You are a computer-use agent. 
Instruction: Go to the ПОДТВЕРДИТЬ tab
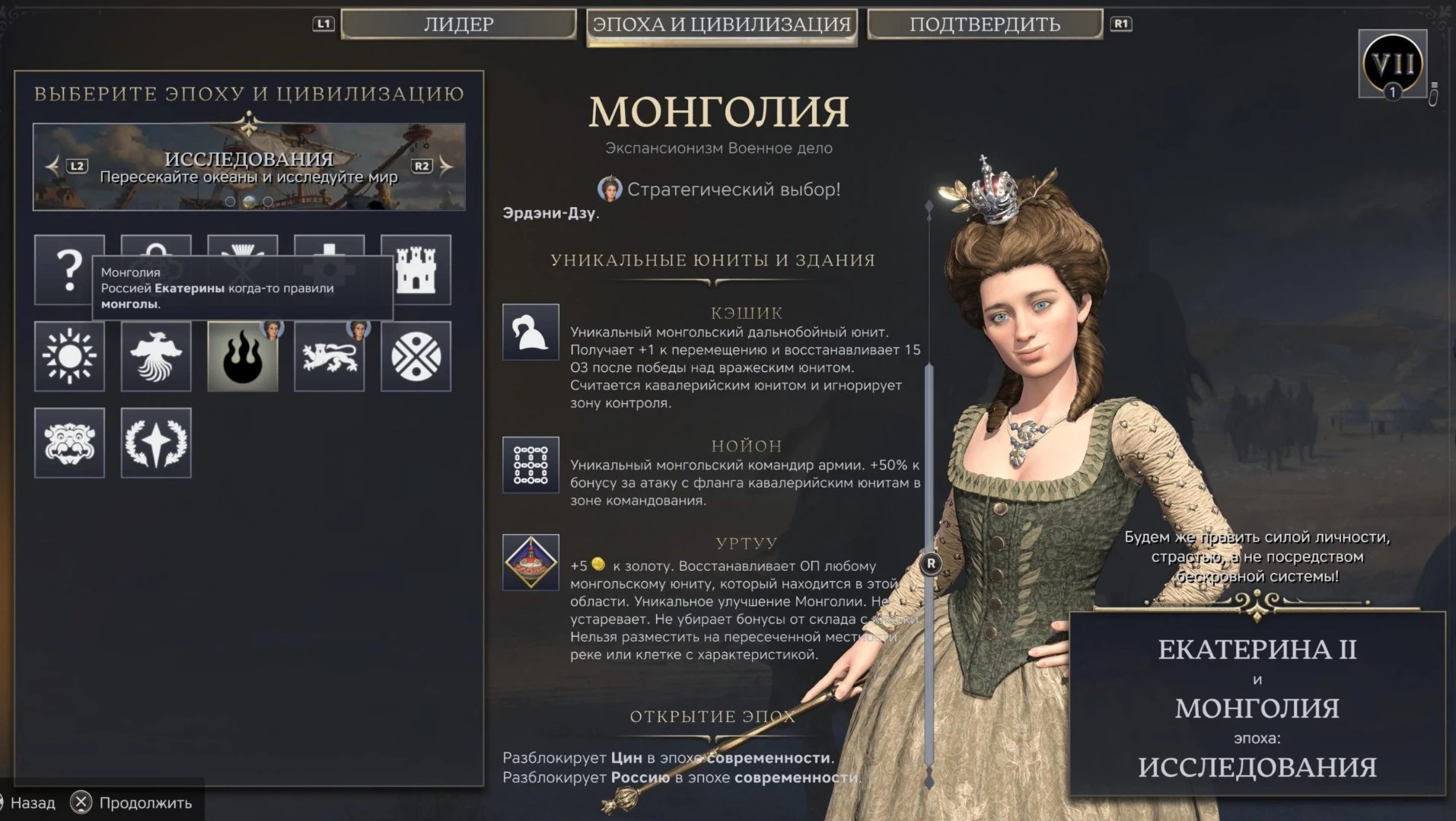coord(985,24)
